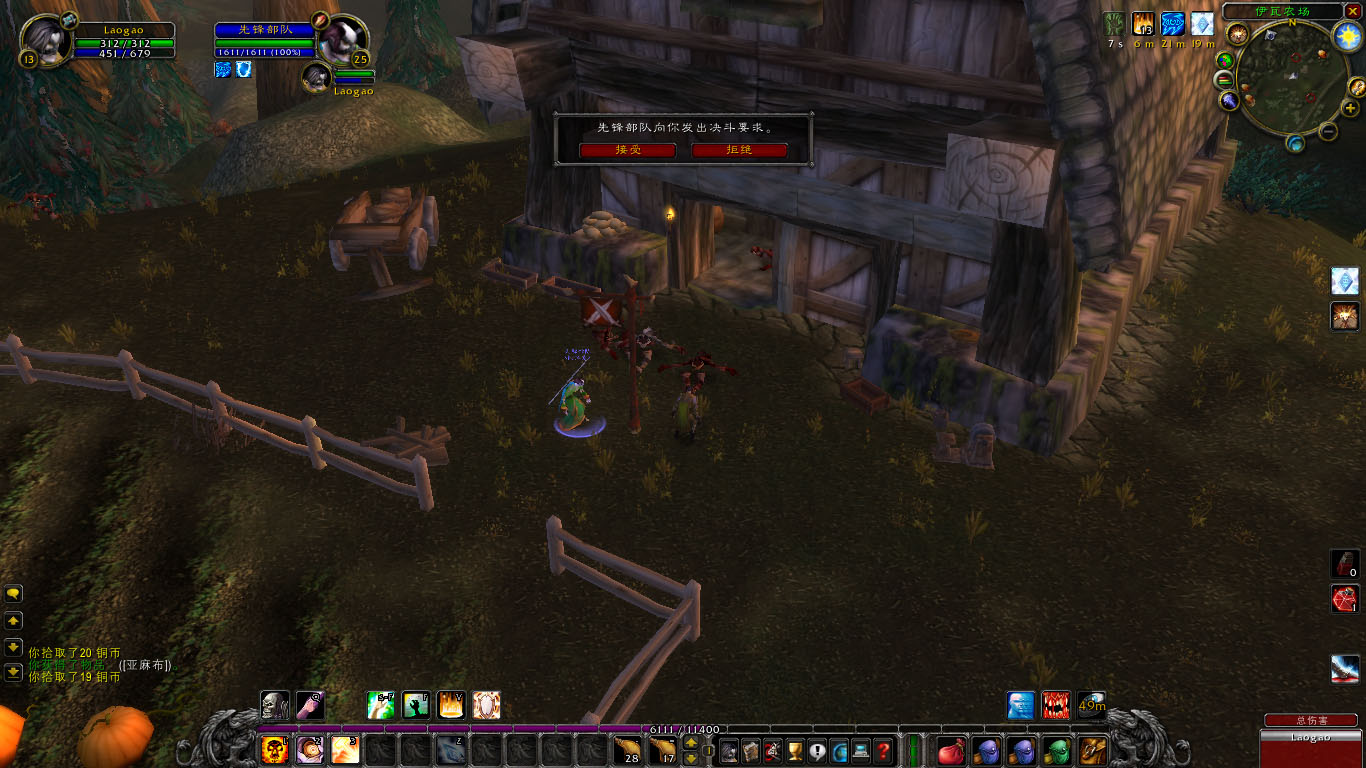
Task: Click the flame buff icon showing 13
Action: [1143, 24]
